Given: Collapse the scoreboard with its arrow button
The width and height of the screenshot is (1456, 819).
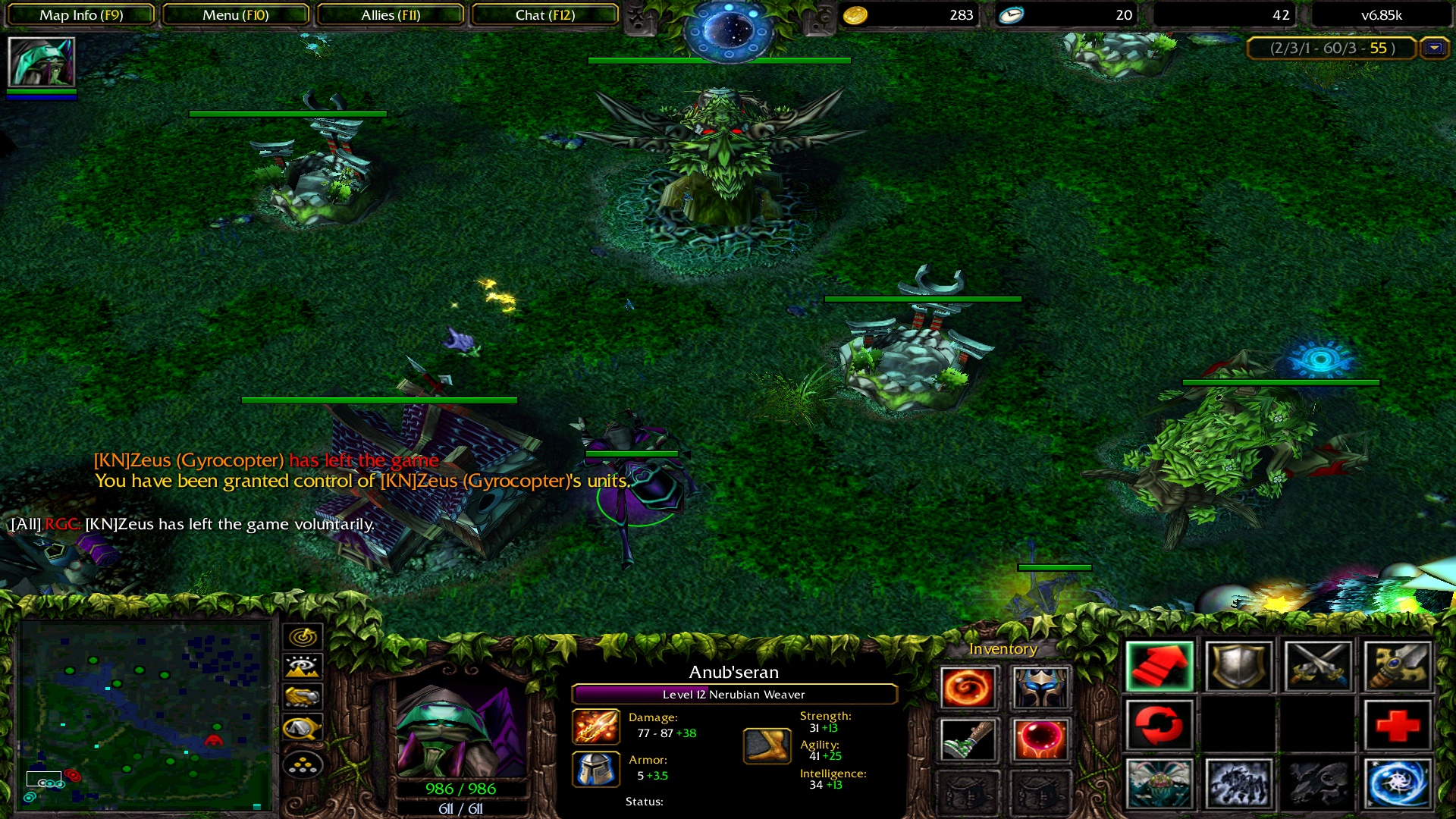Looking at the screenshot, I should [x=1434, y=48].
